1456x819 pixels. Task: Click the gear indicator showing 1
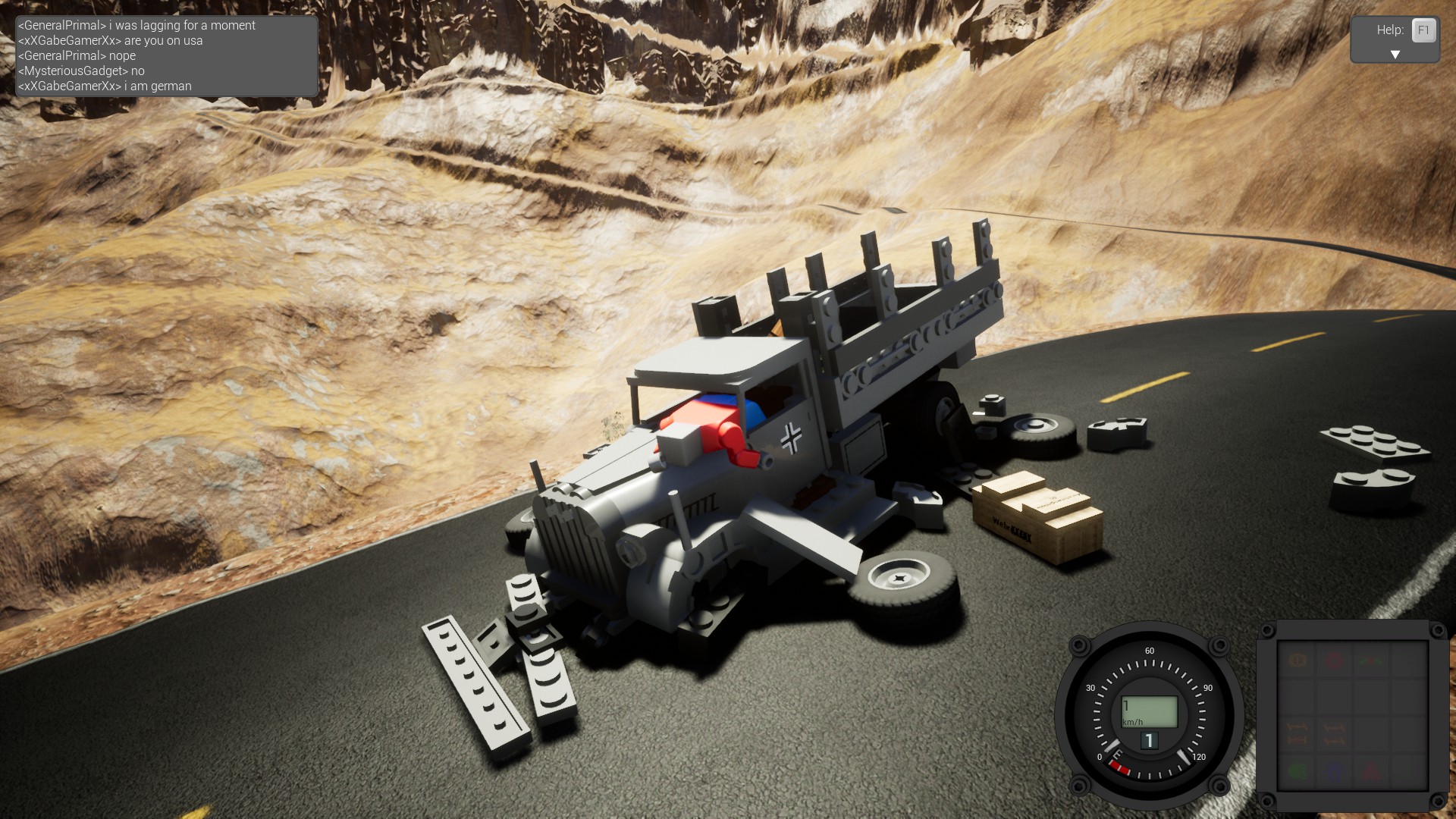tap(1150, 740)
